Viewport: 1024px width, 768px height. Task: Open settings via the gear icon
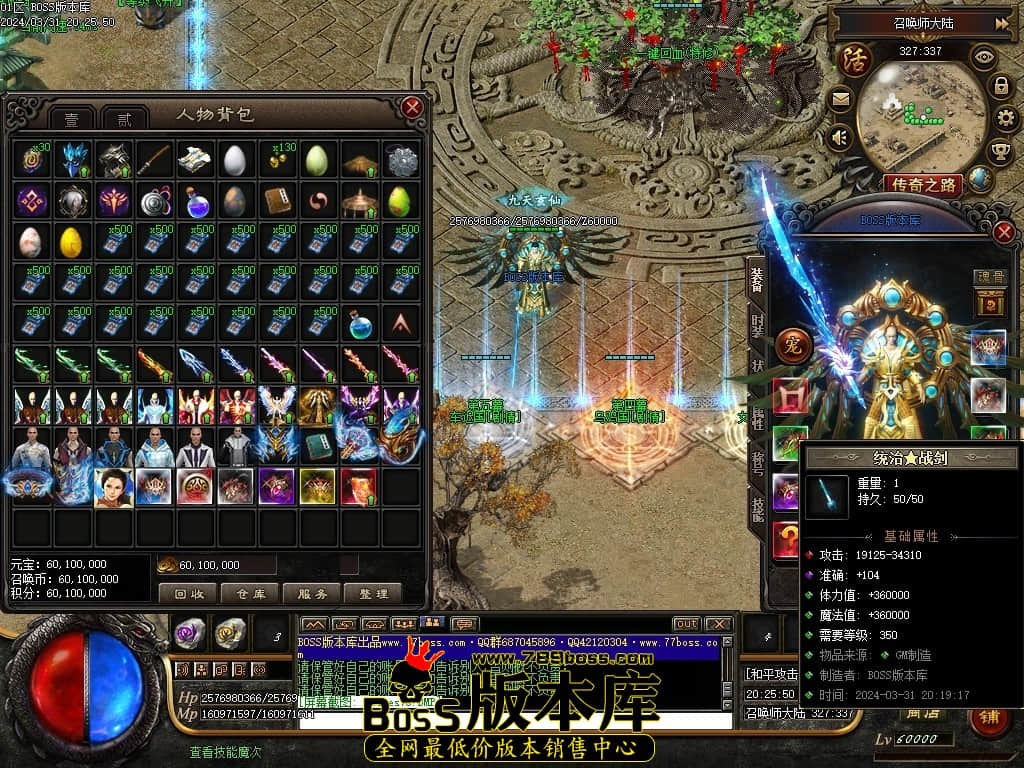[1007, 118]
